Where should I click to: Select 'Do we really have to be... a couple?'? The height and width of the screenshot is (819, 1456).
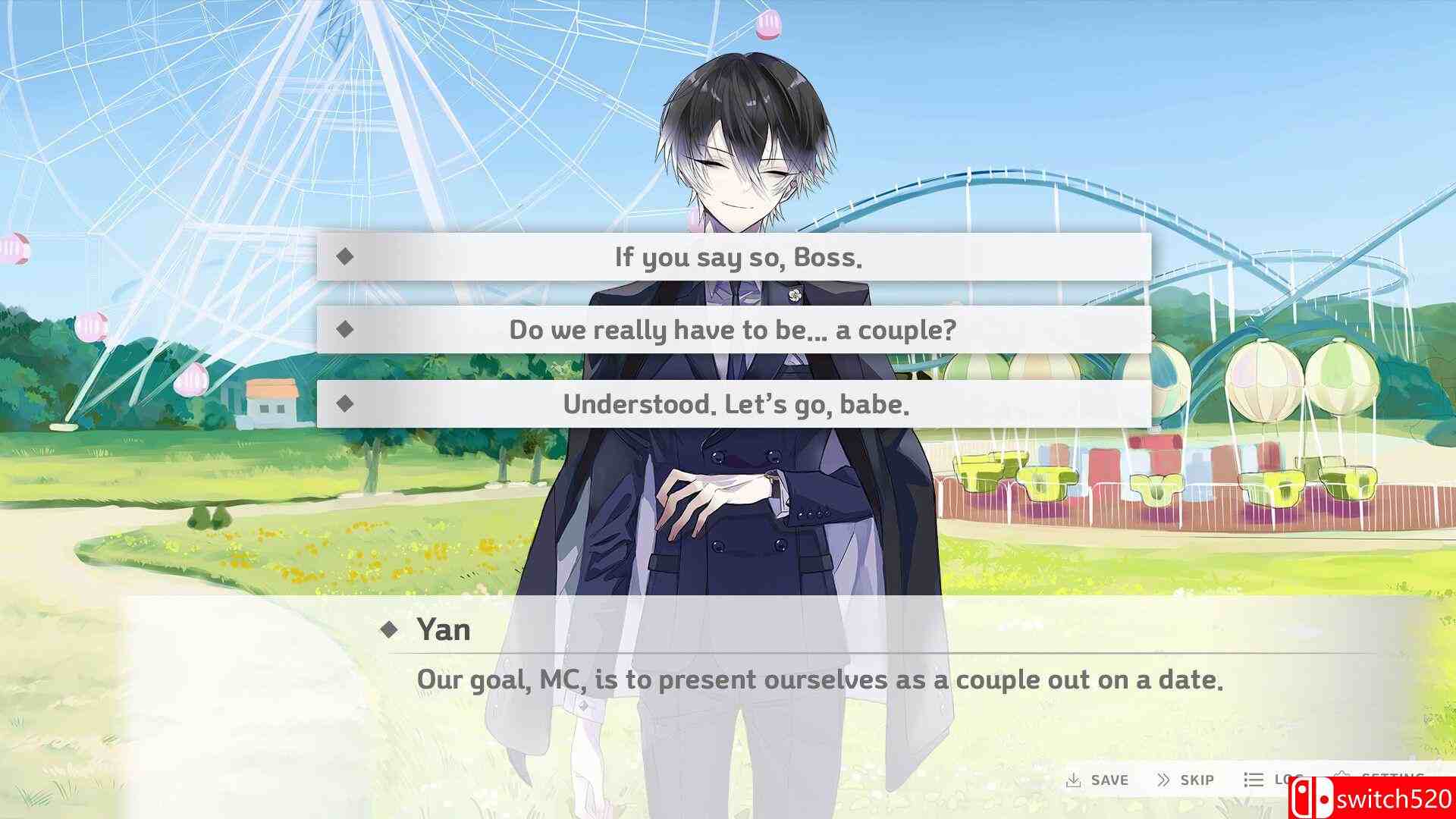[x=733, y=331]
